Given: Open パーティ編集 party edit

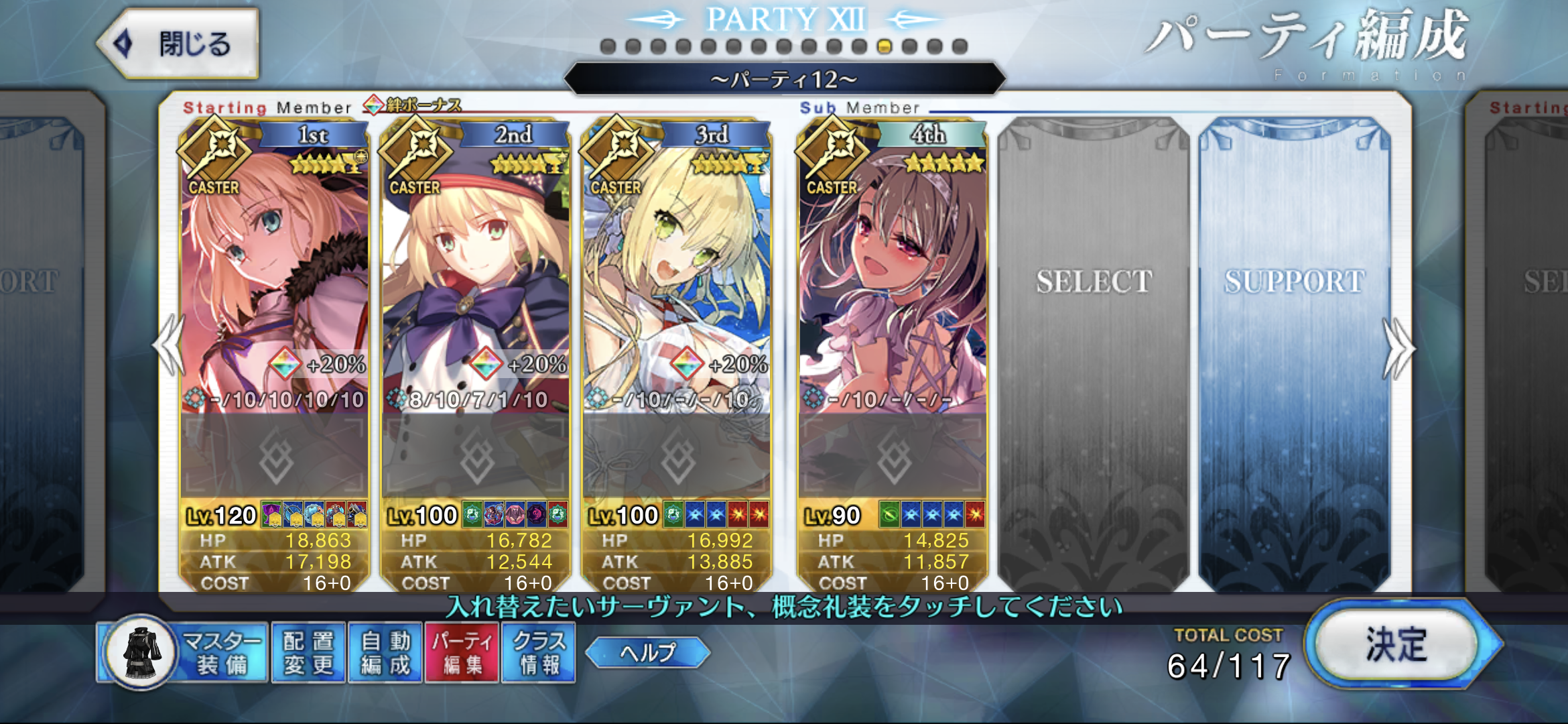Looking at the screenshot, I should [462, 653].
